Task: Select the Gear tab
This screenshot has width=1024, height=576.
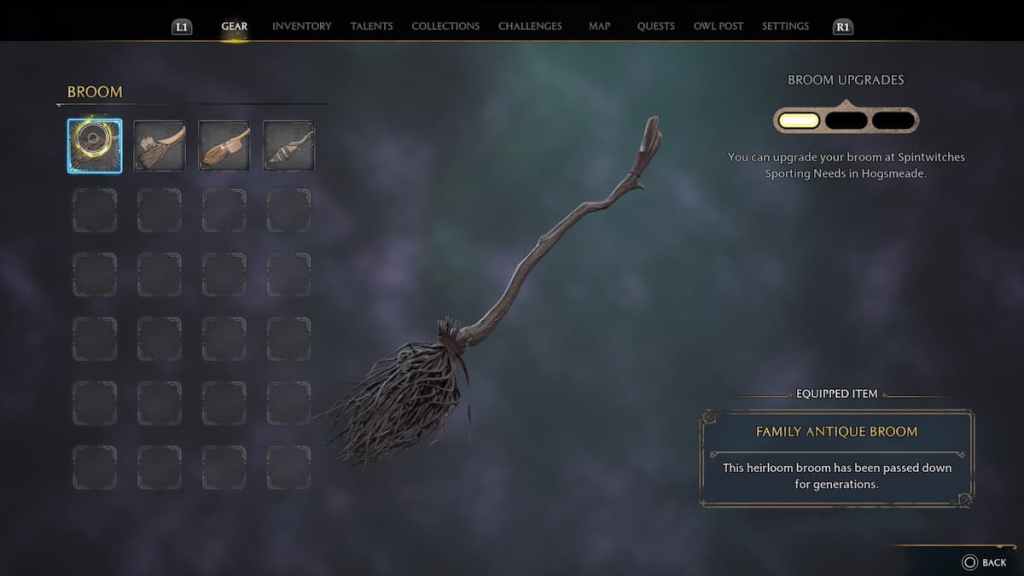Action: click(x=234, y=26)
